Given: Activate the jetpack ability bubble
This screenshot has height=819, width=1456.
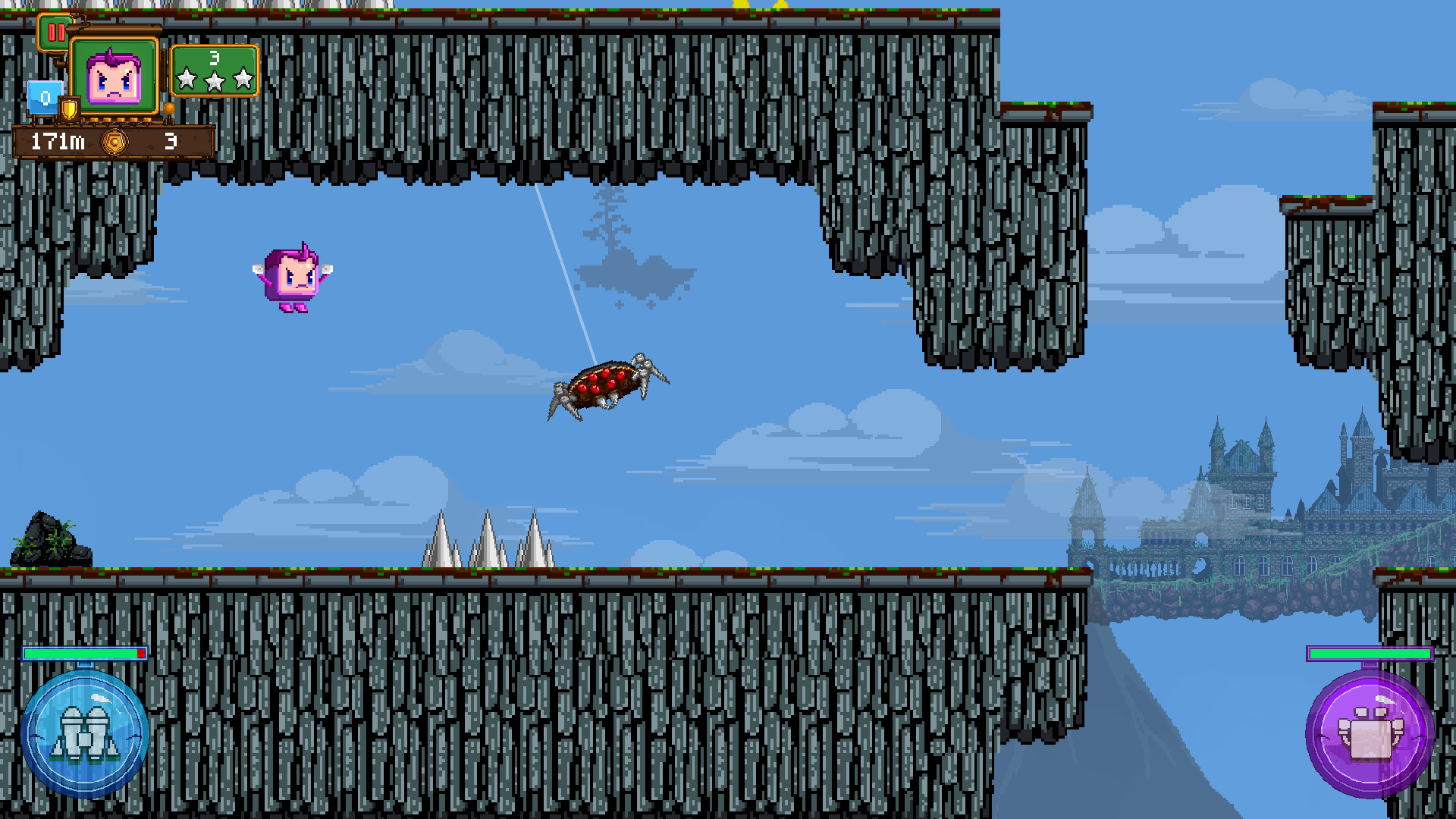Looking at the screenshot, I should [x=86, y=732].
